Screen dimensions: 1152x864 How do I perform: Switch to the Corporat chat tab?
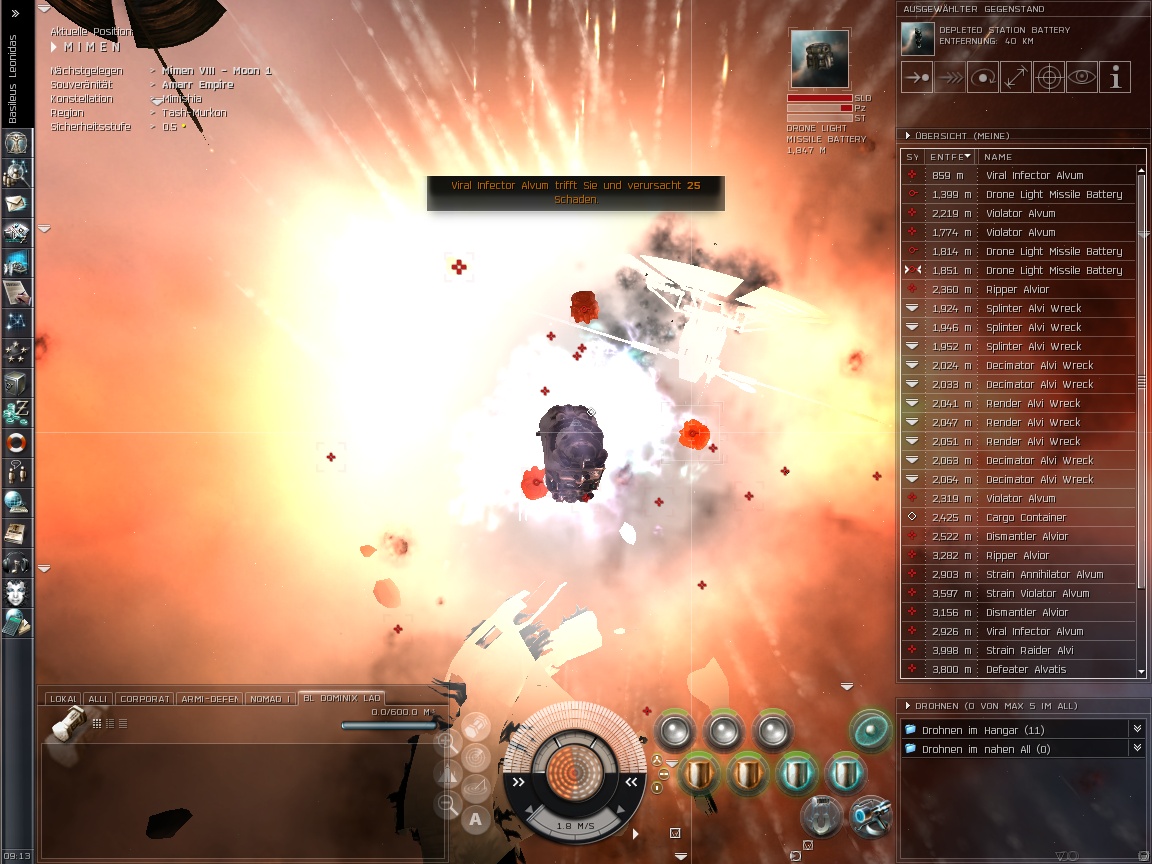click(145, 699)
